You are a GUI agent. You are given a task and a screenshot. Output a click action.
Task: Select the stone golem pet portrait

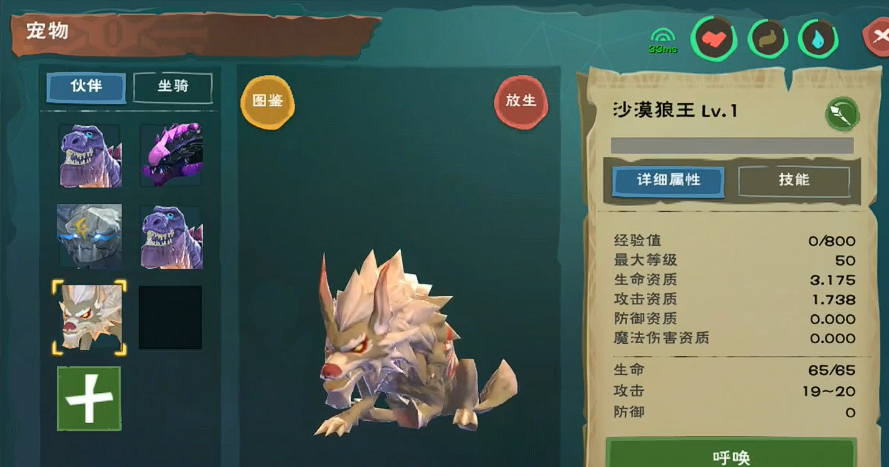pyautogui.click(x=89, y=237)
